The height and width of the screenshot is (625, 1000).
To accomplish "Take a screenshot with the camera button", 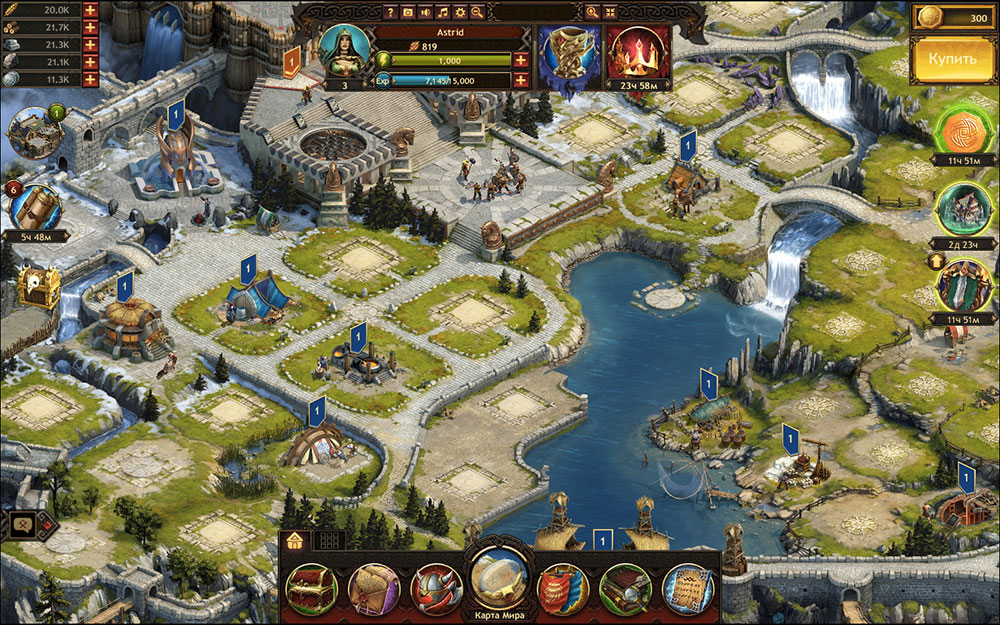I will (408, 12).
